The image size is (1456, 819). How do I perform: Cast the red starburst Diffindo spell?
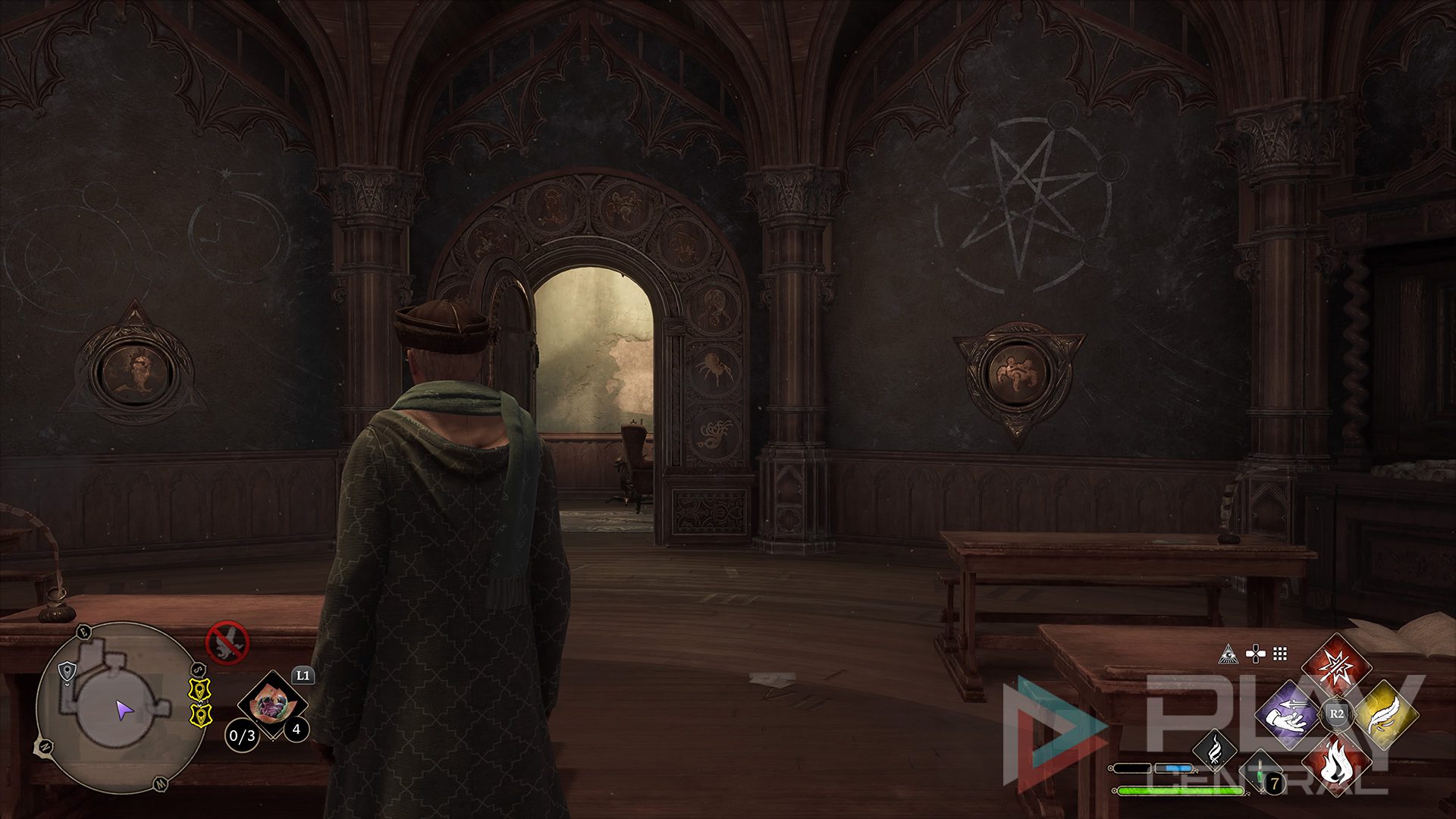[1336, 668]
